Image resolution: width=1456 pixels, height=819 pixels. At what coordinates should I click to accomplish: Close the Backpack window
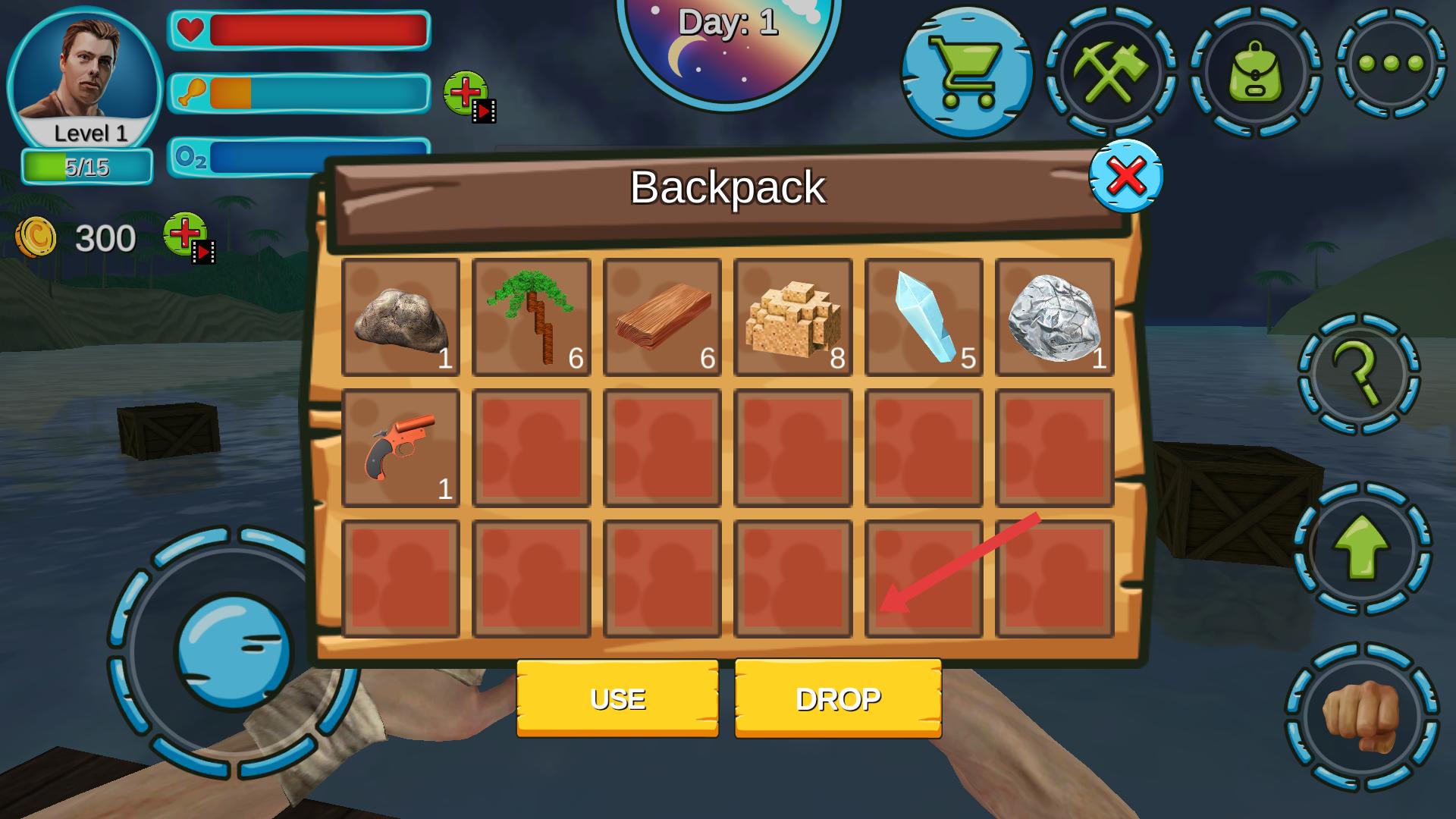point(1125,176)
